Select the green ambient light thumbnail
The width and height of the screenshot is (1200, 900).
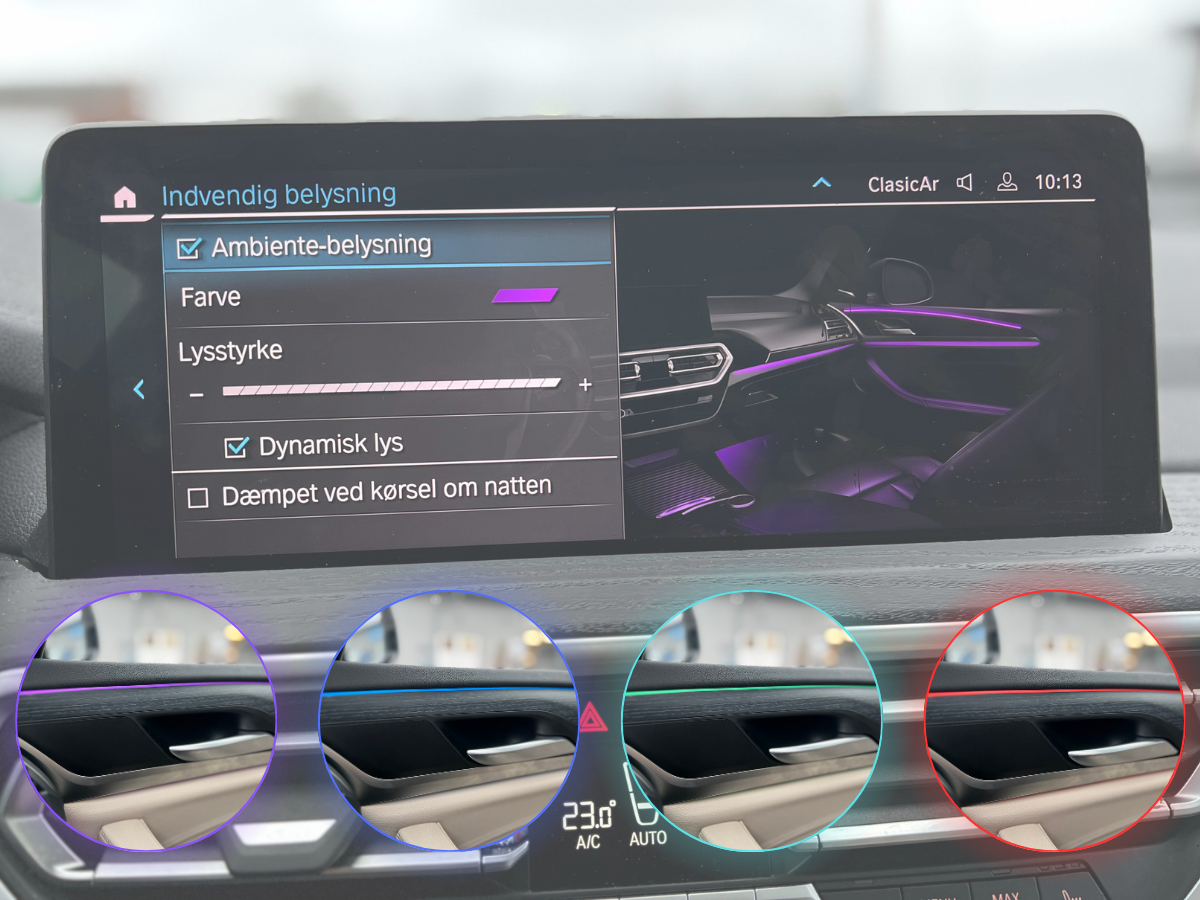[751, 721]
